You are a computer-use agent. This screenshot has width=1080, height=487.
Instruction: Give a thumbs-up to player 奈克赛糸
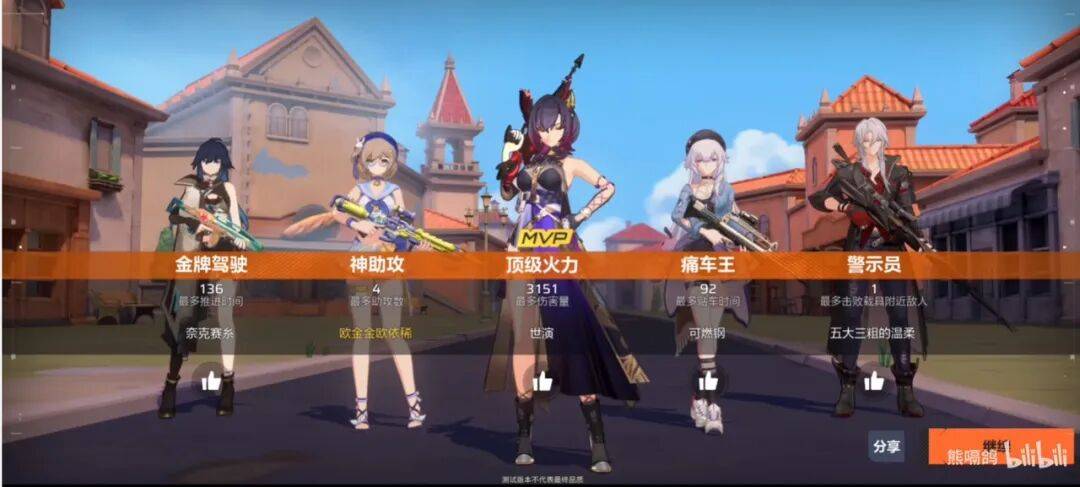[x=211, y=381]
